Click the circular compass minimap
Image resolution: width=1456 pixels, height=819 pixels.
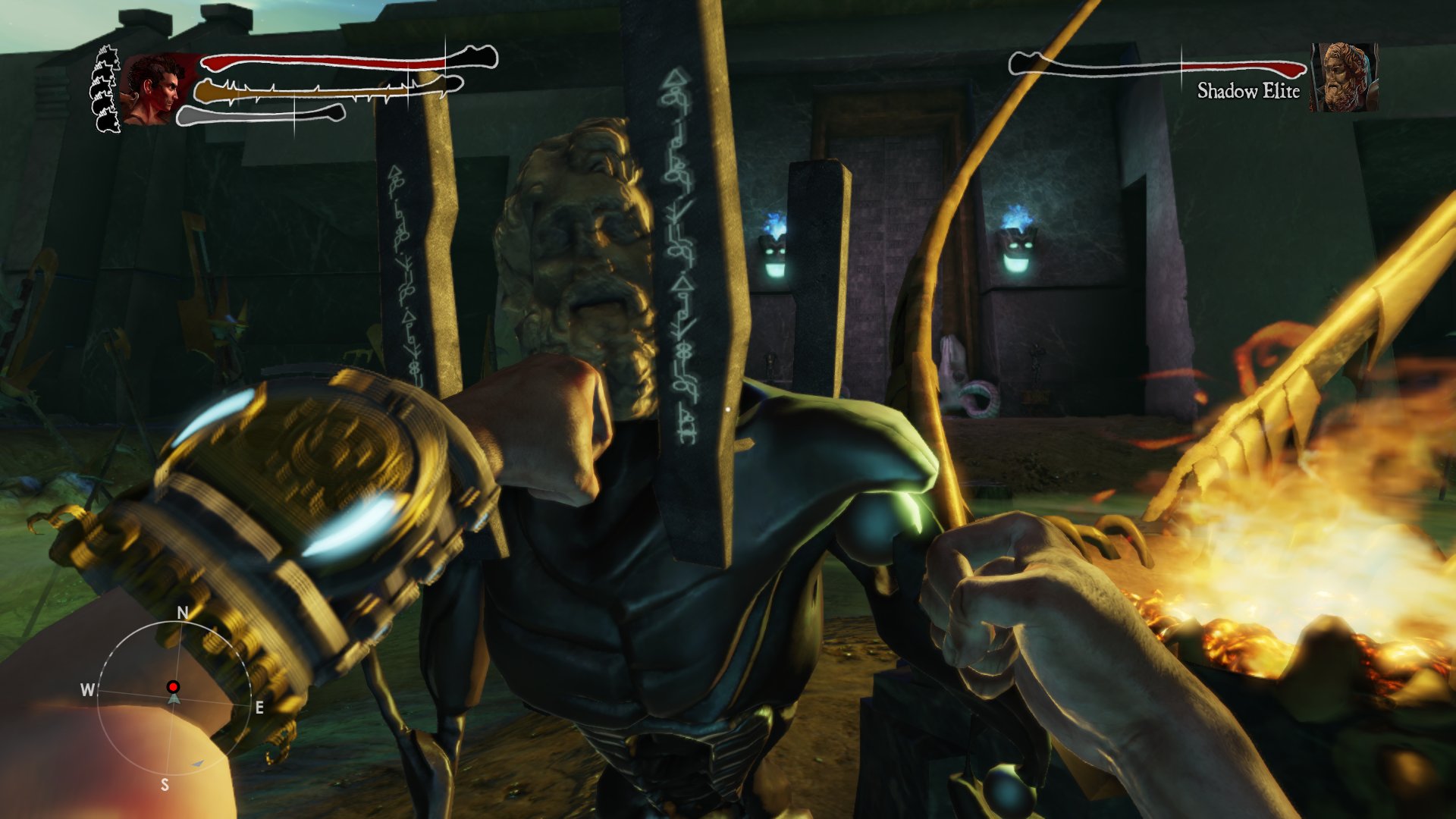pos(174,696)
